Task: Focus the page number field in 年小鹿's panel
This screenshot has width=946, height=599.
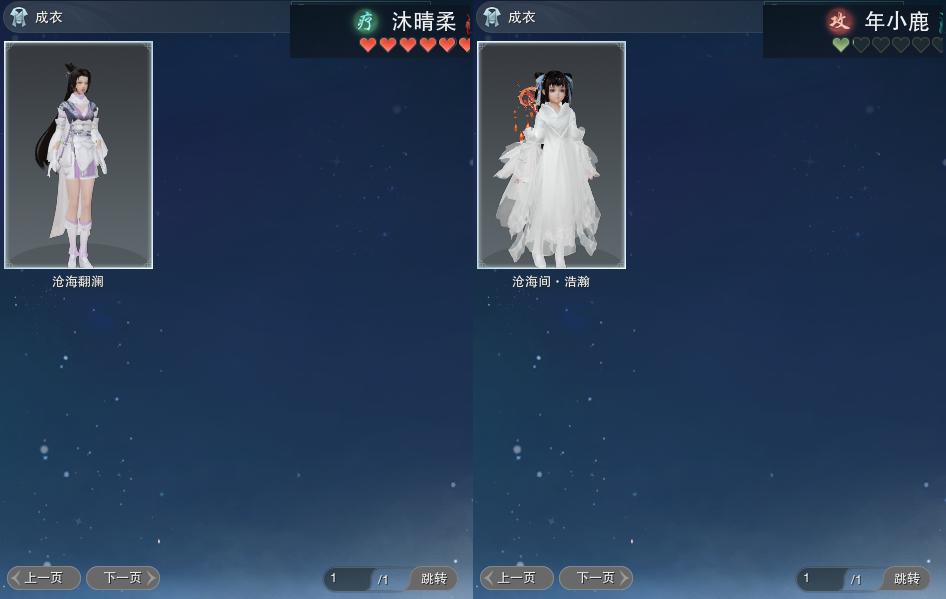Action: pos(821,579)
